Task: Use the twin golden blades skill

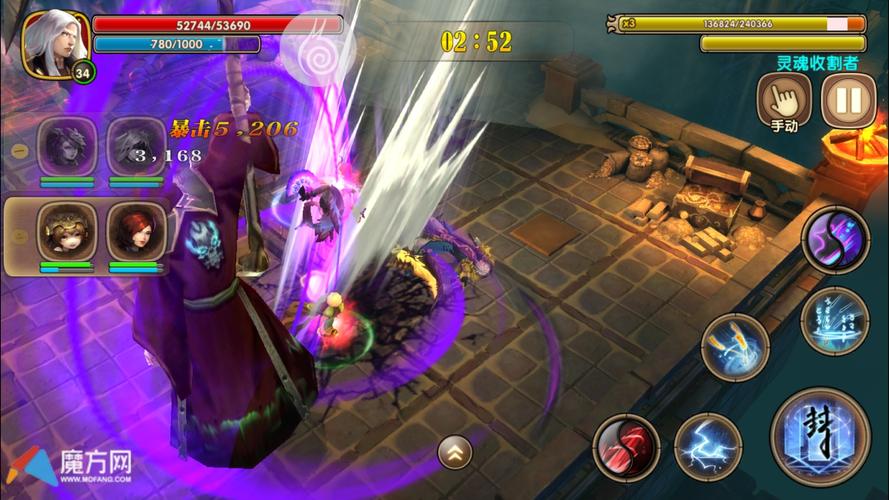Action: (735, 348)
